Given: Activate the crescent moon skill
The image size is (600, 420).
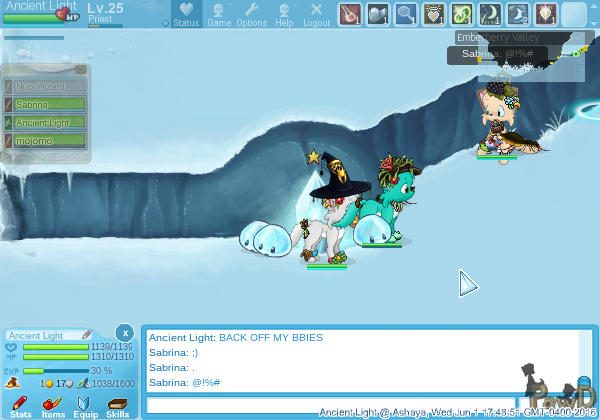Looking at the screenshot, I should click(x=489, y=14).
